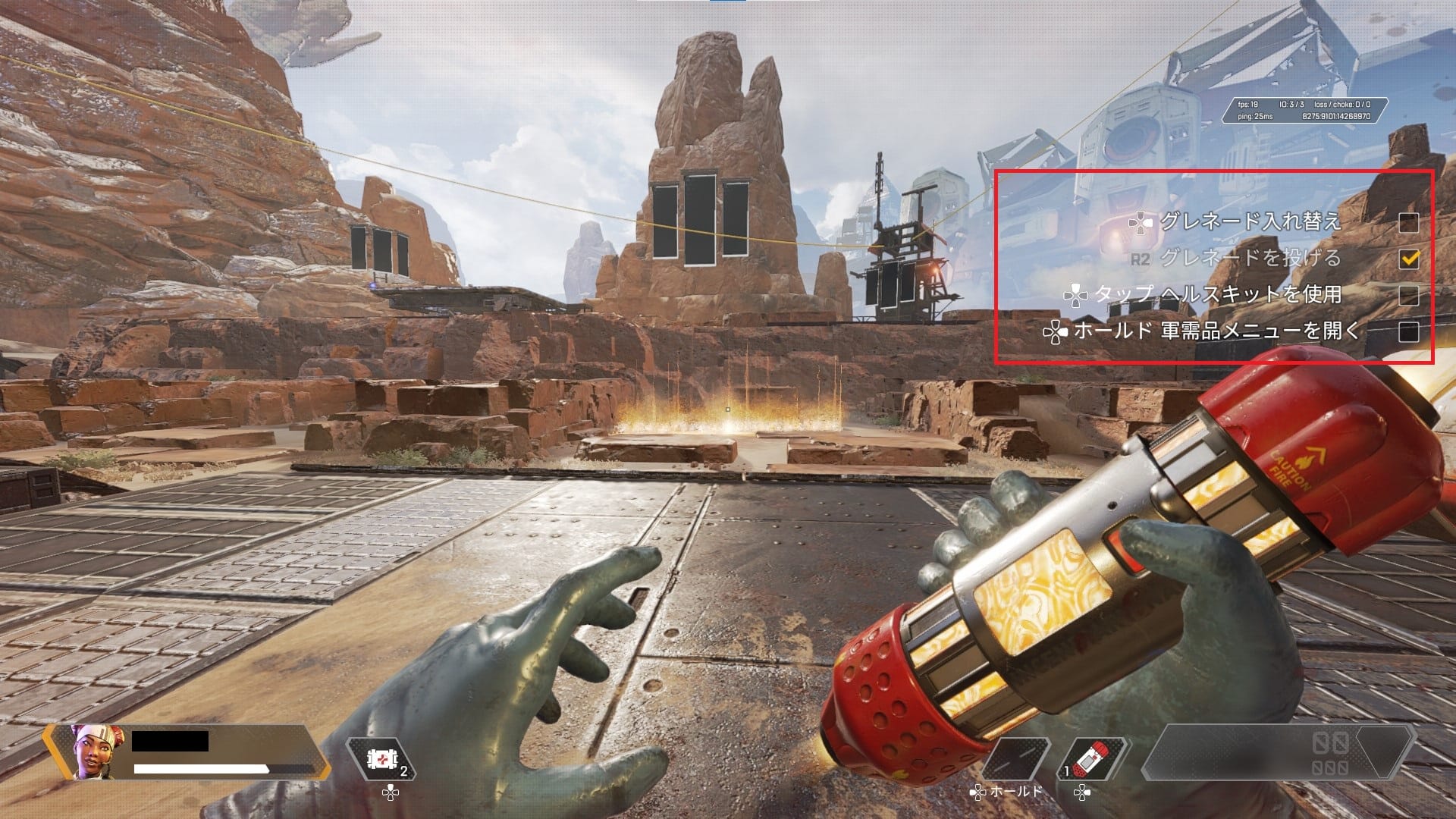
Task: Tick the ヘルスキットを使用 objective checkbox
Action: pos(1408,295)
